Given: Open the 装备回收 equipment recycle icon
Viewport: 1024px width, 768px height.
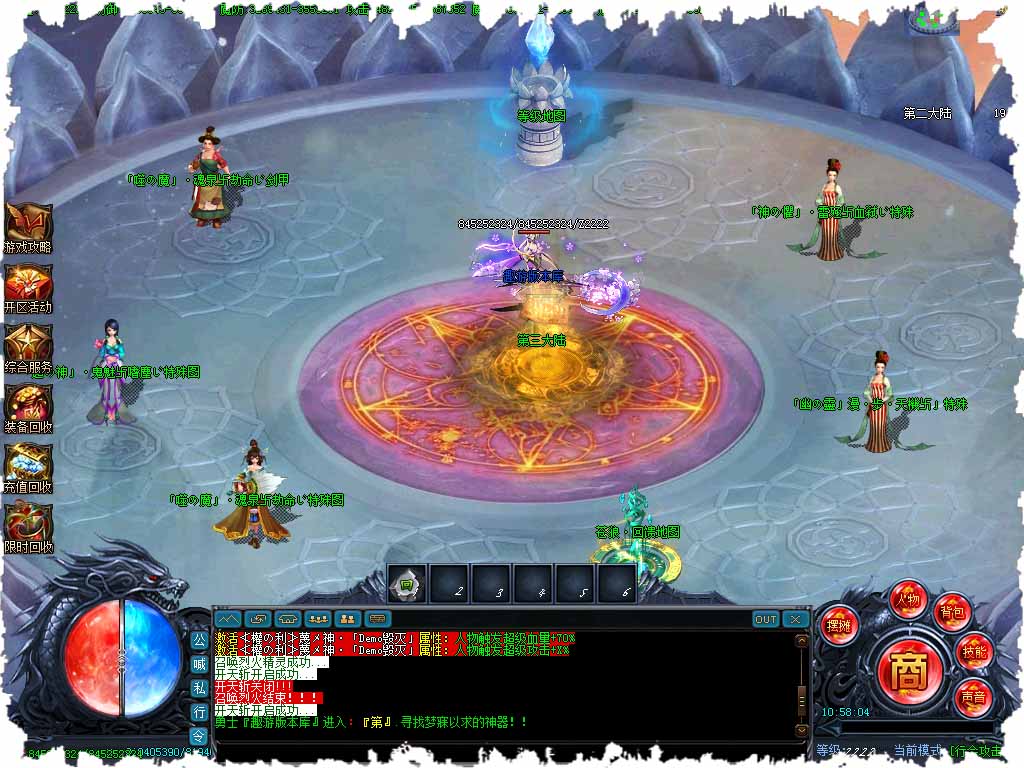Looking at the screenshot, I should point(28,404).
